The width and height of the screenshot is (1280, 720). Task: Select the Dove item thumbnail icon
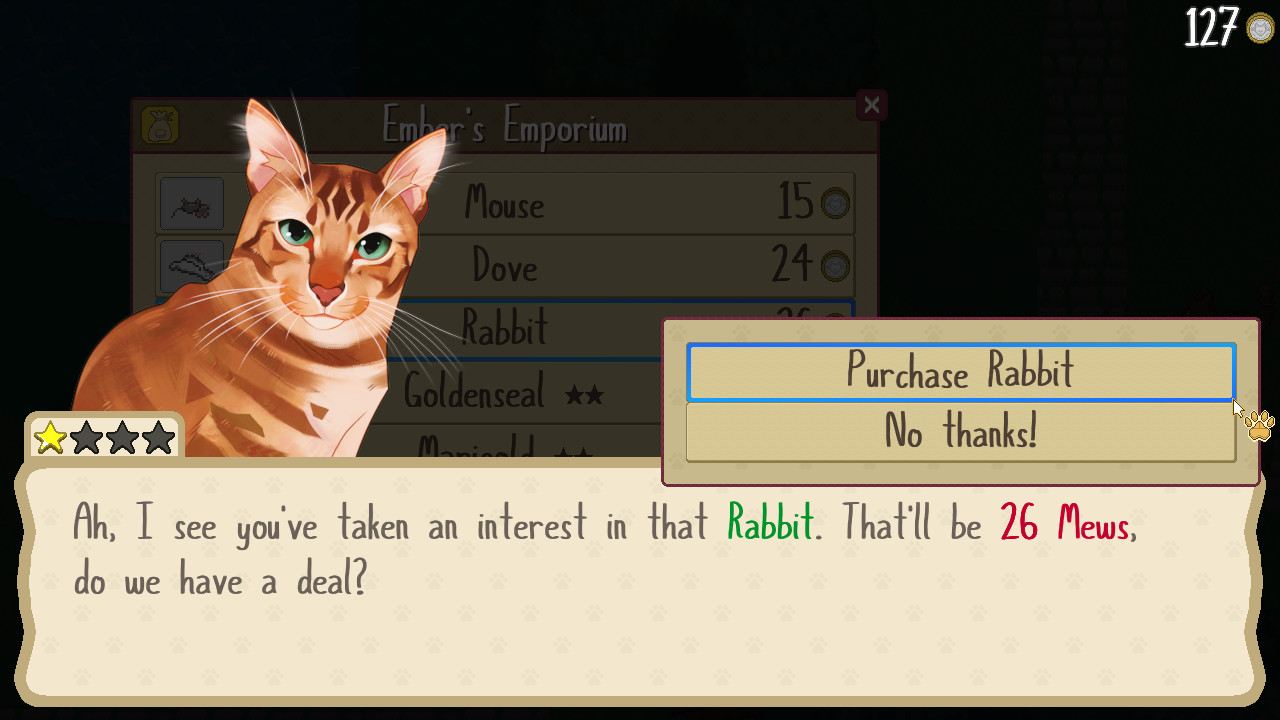click(x=191, y=265)
